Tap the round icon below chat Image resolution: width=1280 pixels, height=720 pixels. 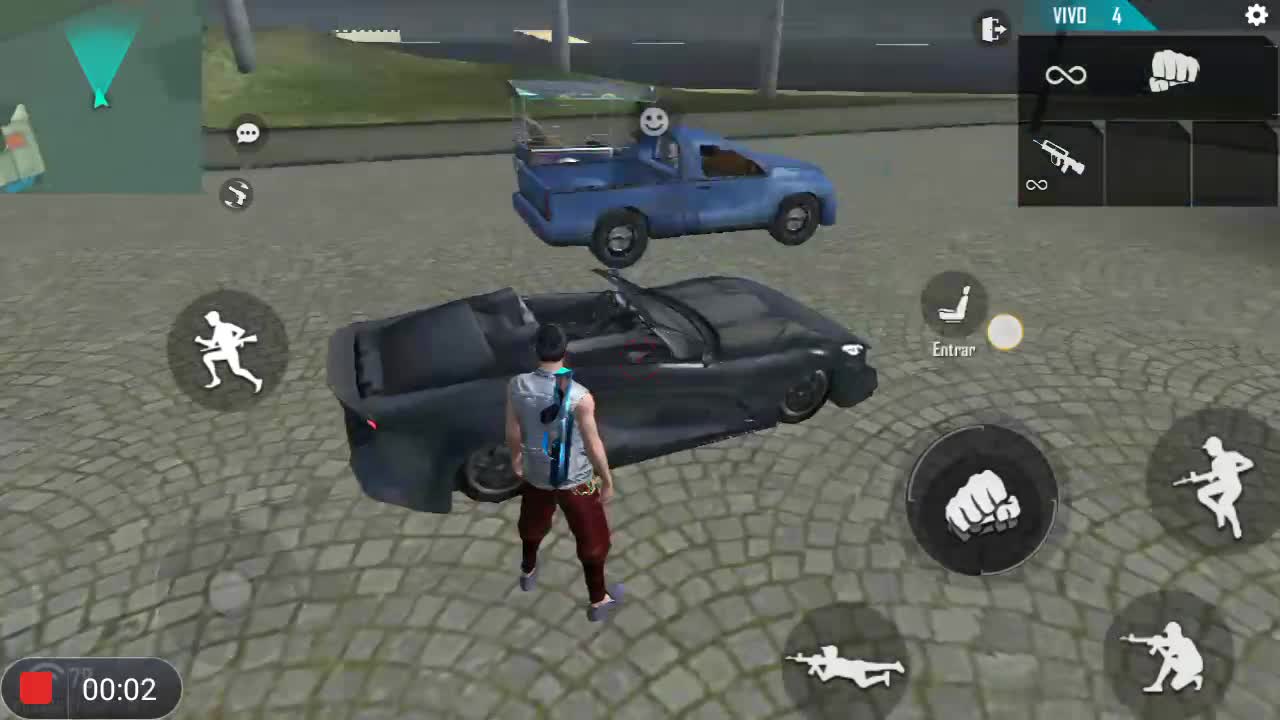pyautogui.click(x=237, y=194)
